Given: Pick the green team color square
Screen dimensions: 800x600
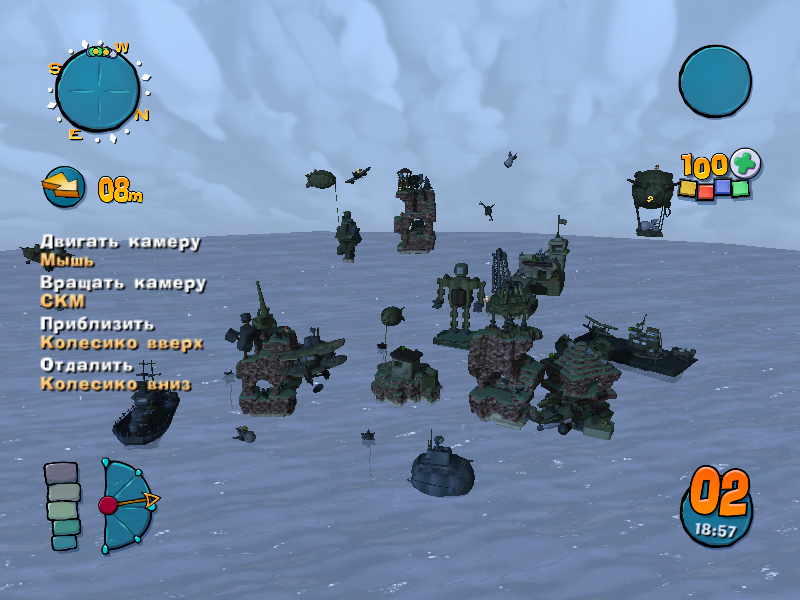Looking at the screenshot, I should pyautogui.click(x=740, y=188).
